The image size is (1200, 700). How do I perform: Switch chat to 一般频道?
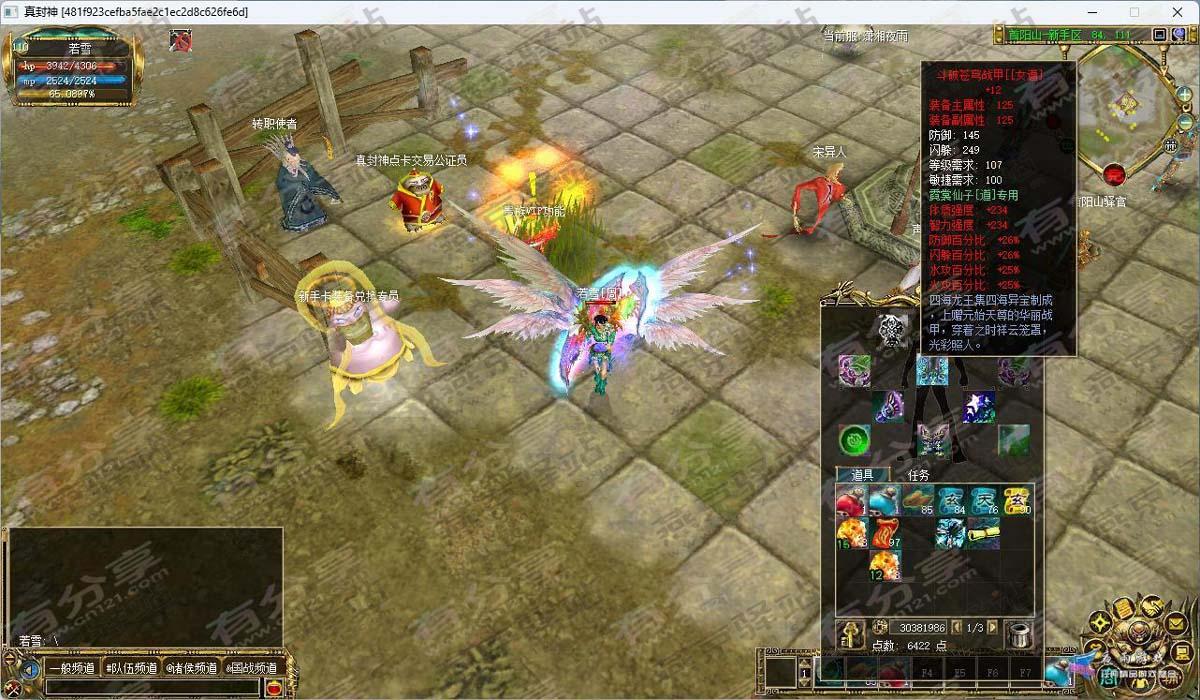pos(69,668)
